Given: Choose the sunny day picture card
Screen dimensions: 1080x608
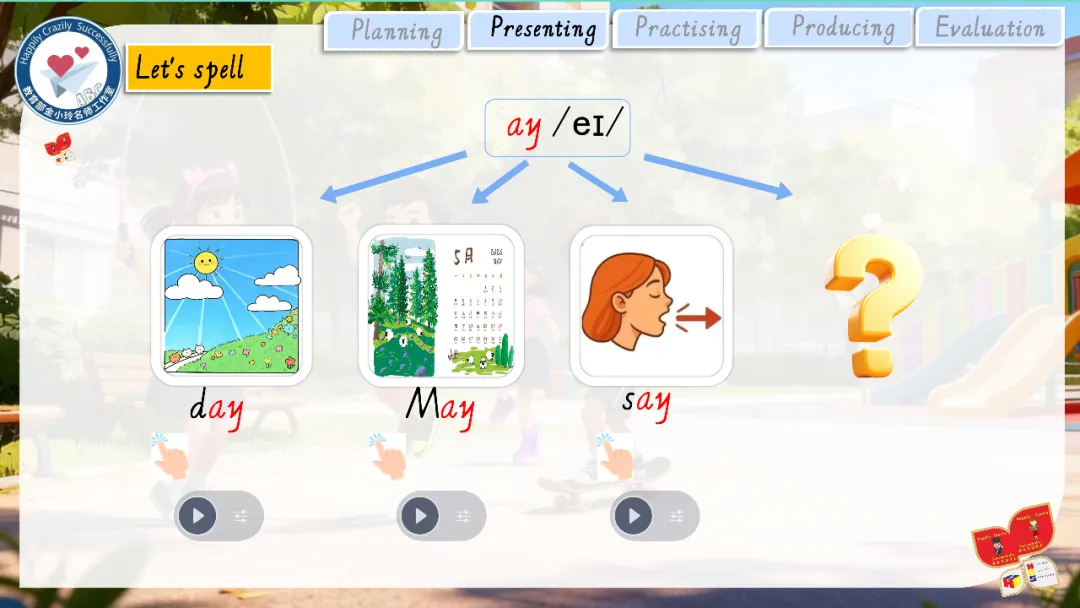Looking at the screenshot, I should click(x=231, y=306).
